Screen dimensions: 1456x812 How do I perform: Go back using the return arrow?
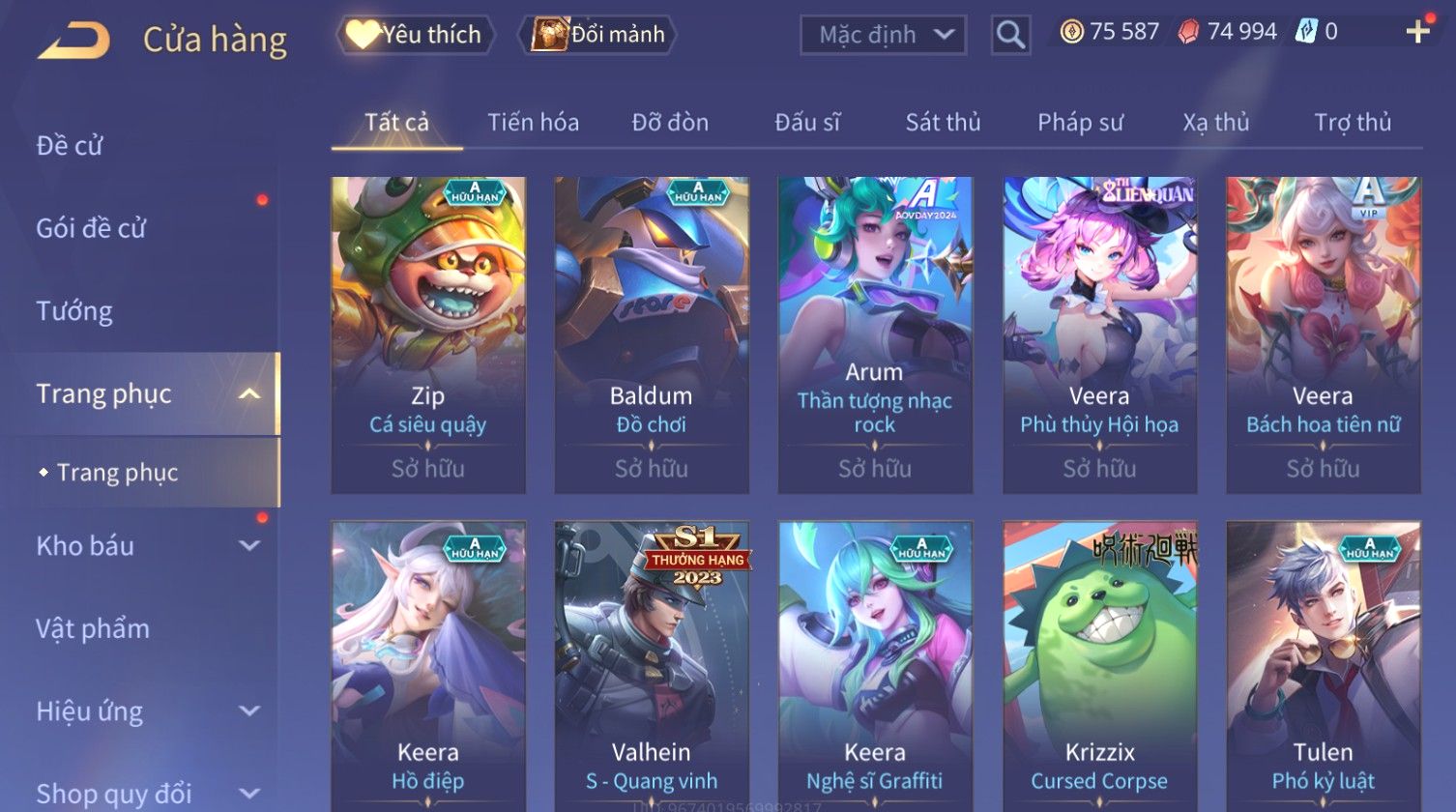(x=73, y=41)
